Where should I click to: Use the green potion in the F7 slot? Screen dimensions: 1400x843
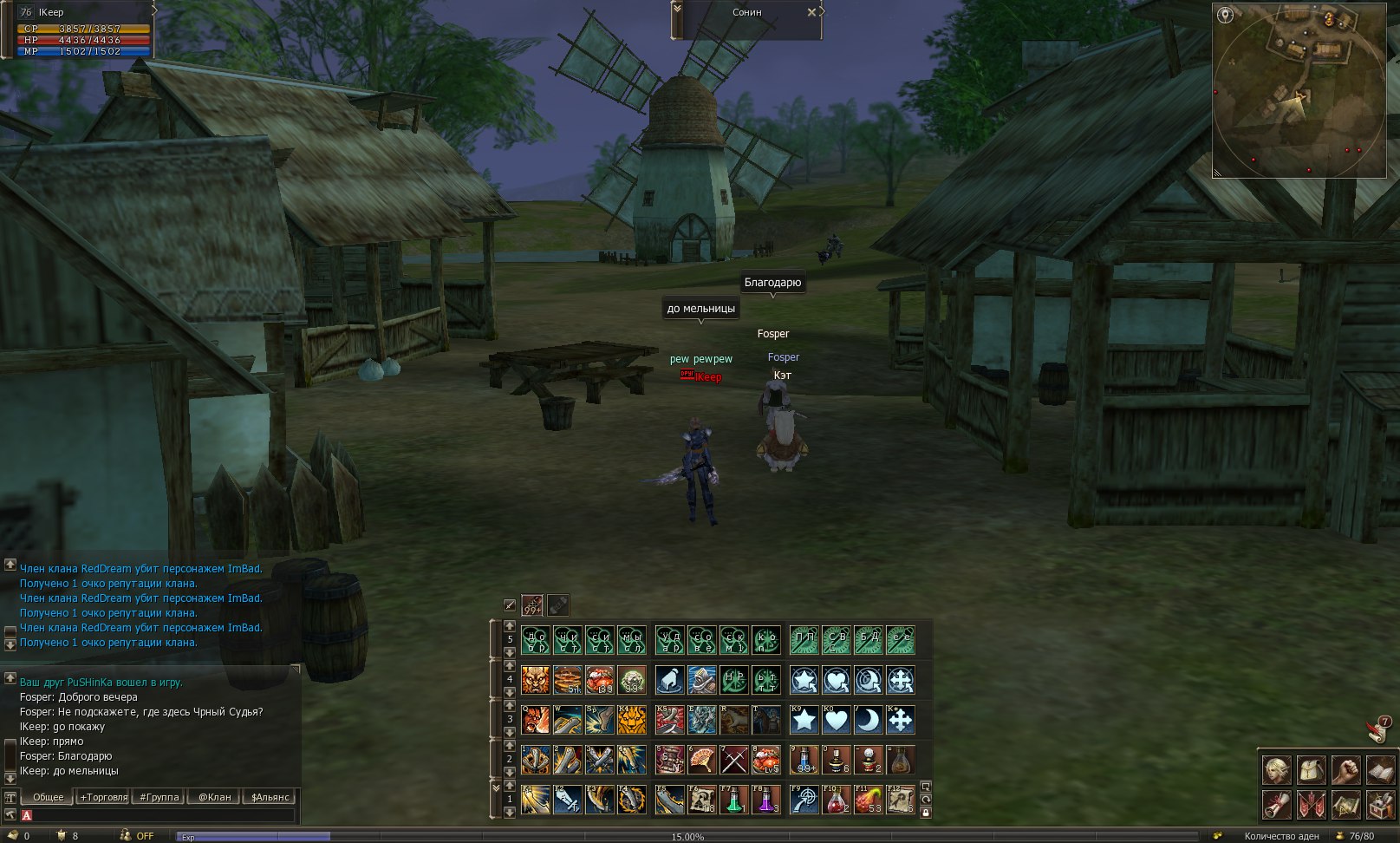[734, 800]
